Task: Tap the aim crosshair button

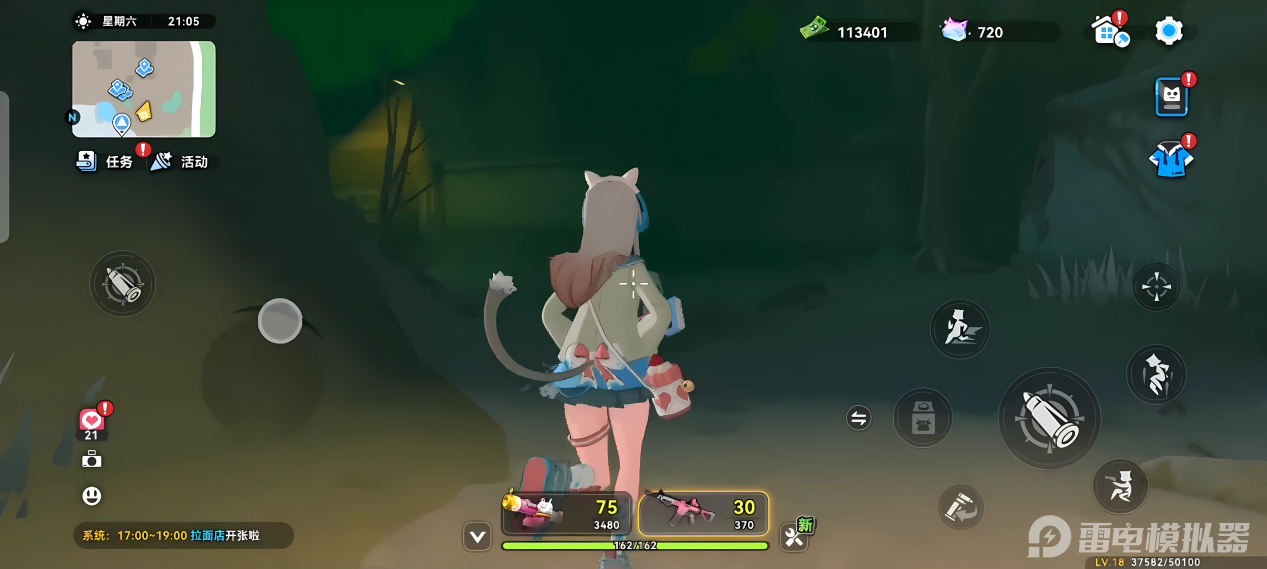Action: [1156, 287]
